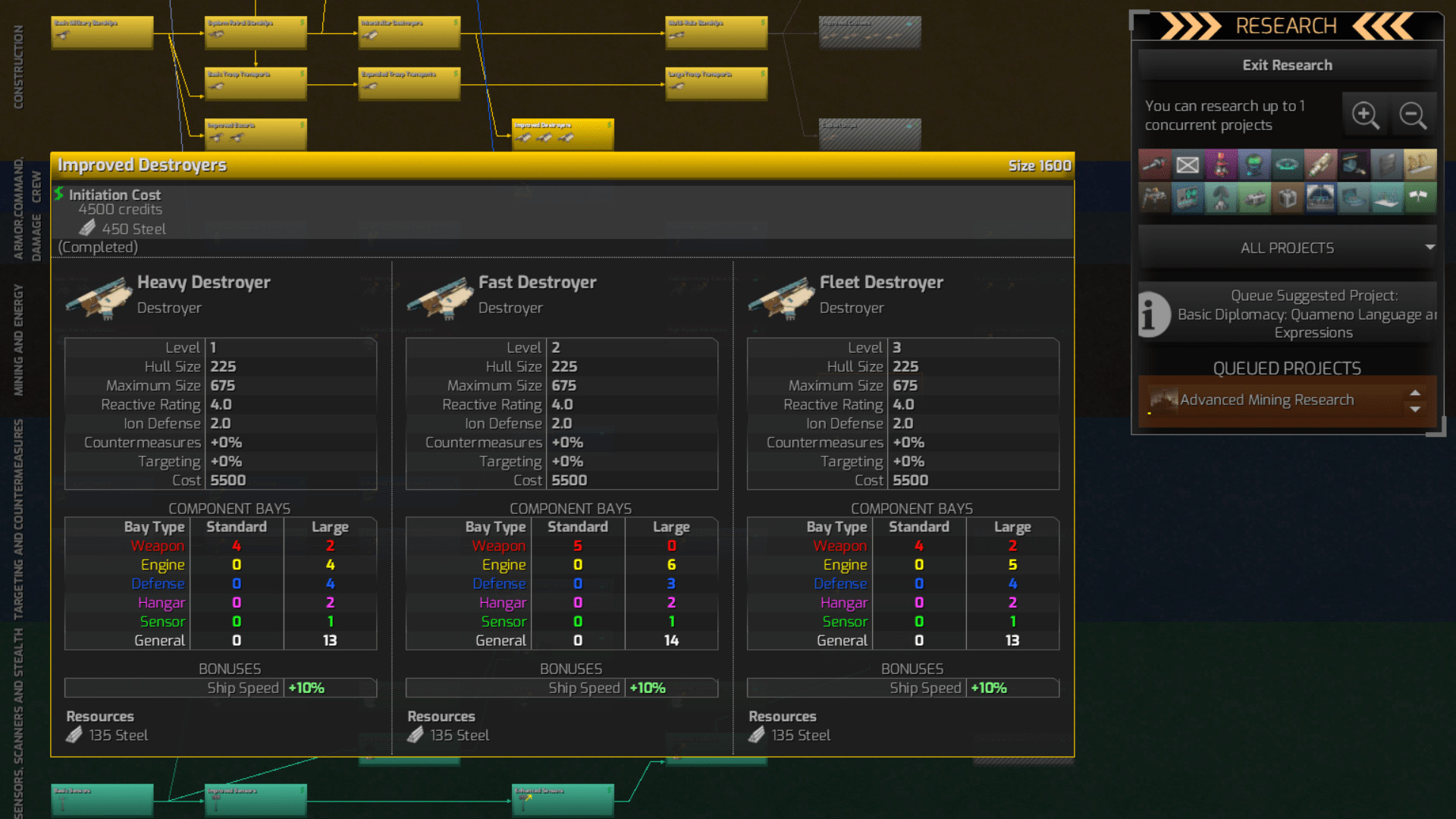Select the blue dome facility category icon
Screen dimensions: 1456x819
1320,198
